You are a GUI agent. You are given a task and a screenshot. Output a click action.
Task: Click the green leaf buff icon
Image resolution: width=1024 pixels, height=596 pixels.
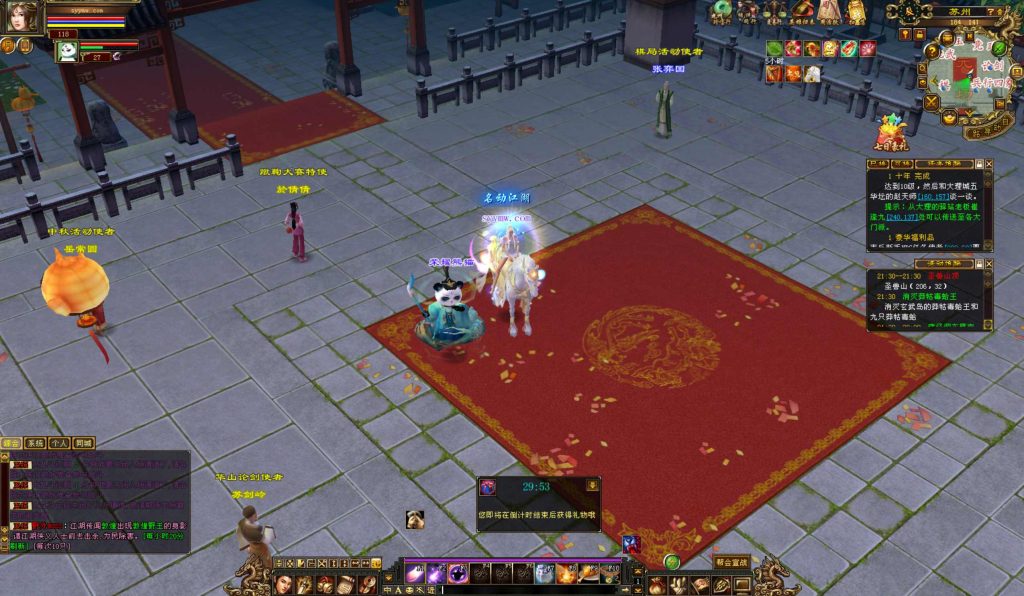(775, 48)
